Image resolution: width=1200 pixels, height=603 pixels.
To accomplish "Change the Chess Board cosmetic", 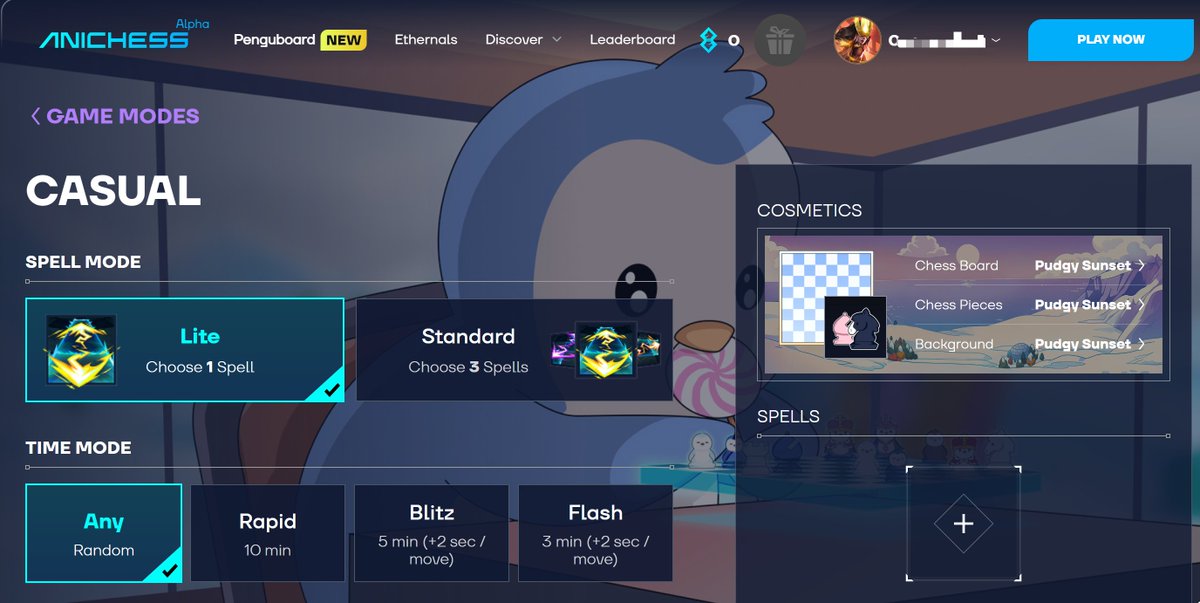I will coord(1088,266).
